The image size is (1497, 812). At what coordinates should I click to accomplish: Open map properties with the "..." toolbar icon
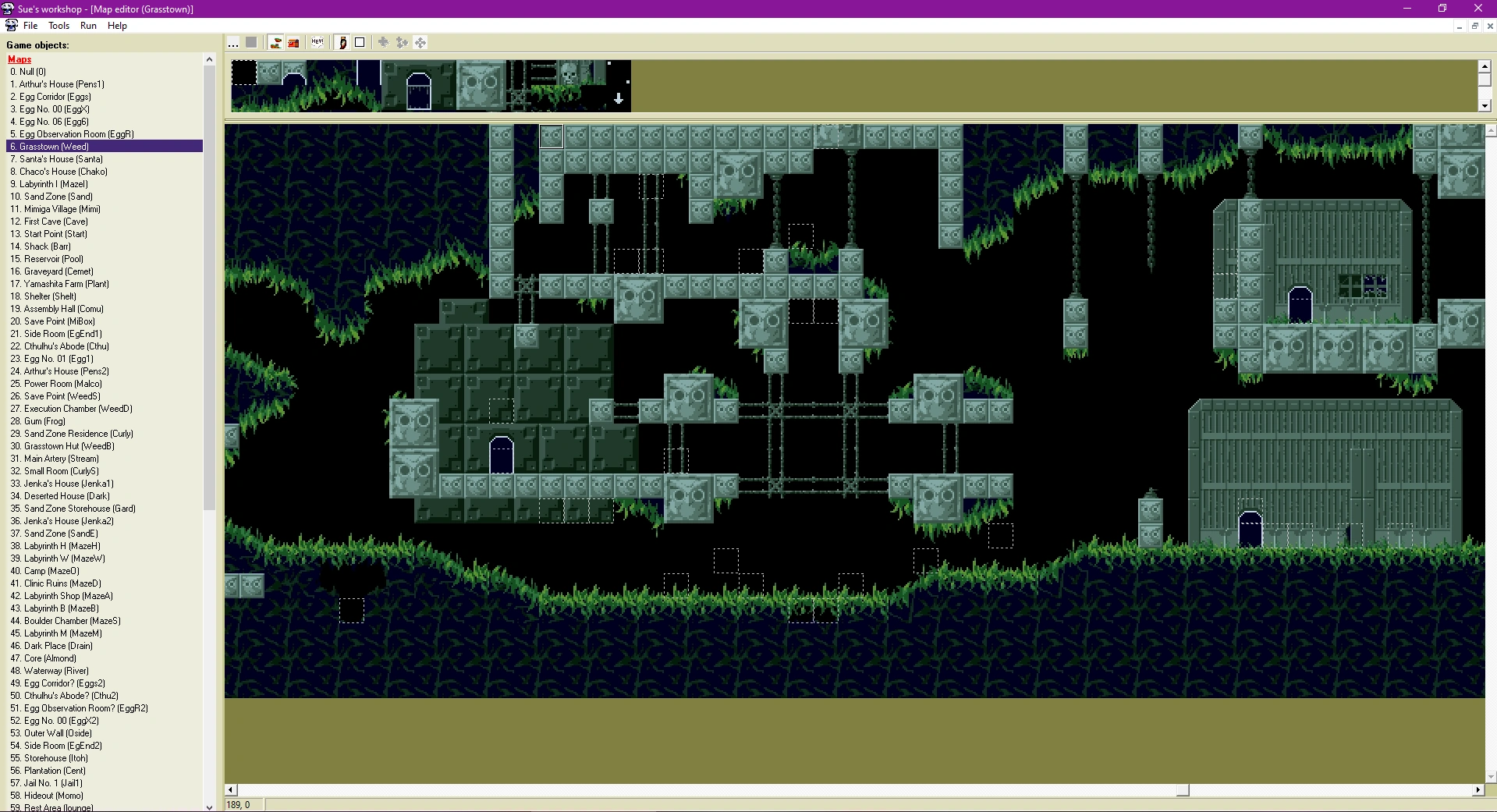[x=234, y=43]
